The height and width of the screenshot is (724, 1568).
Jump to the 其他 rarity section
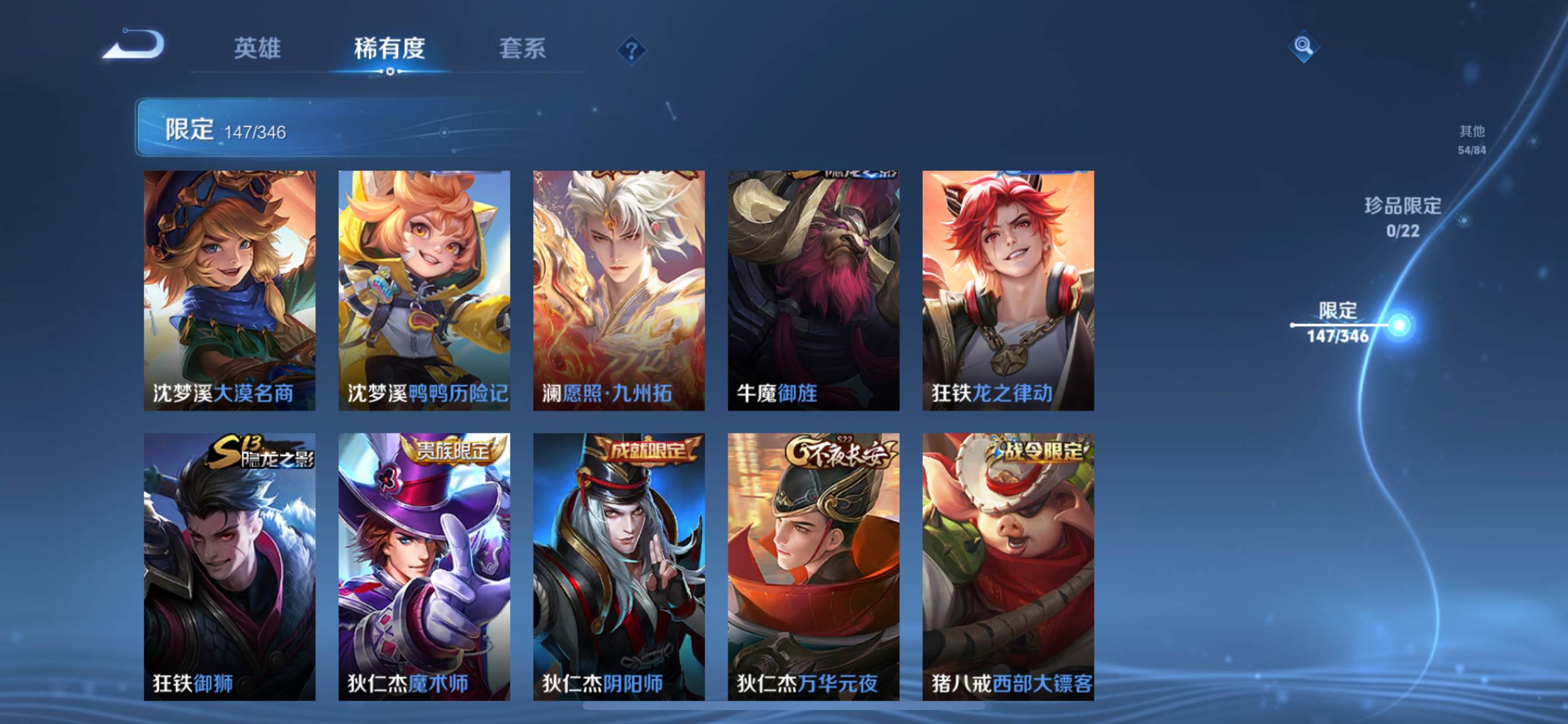pyautogui.click(x=1472, y=139)
